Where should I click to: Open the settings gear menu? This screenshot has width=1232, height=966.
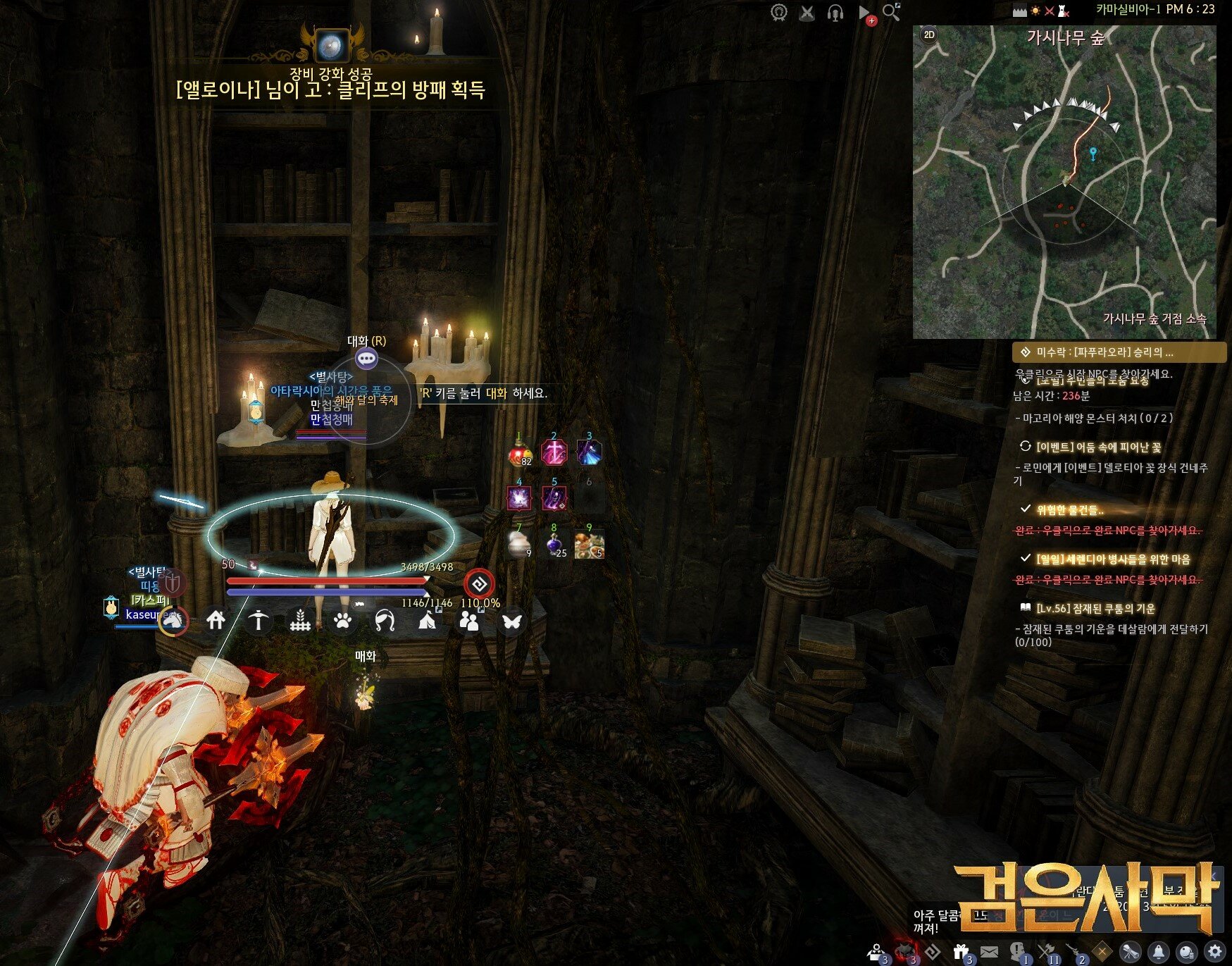[x=1214, y=951]
